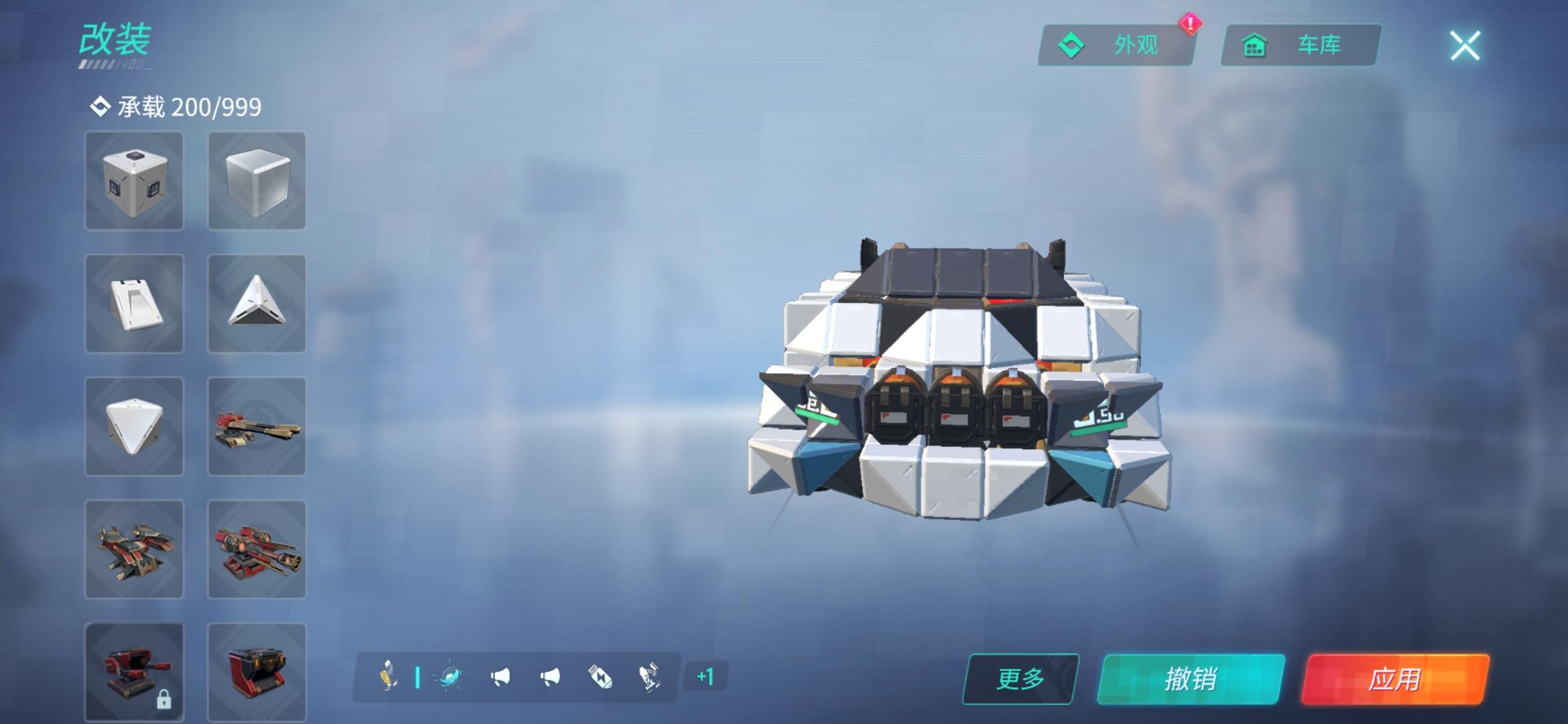Choose the white triangular pyramid block
1568x724 pixels.
pos(257,304)
